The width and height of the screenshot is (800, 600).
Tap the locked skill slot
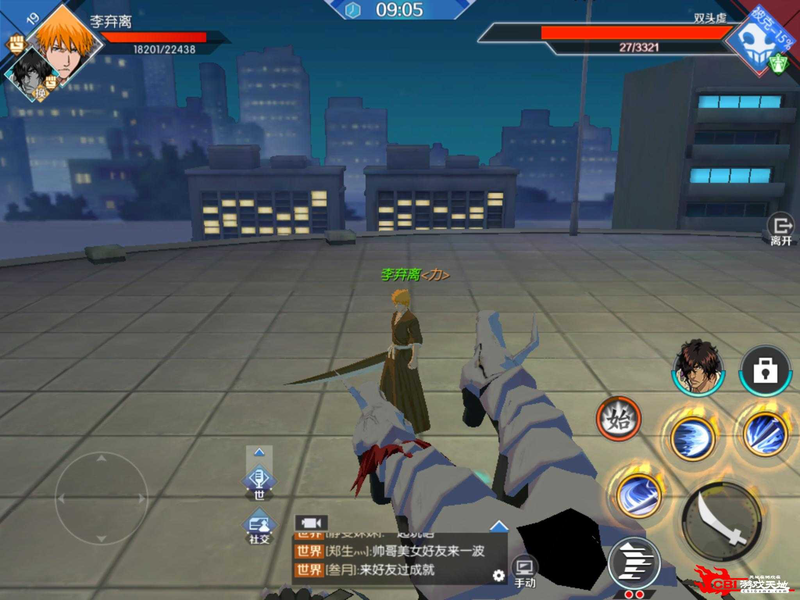coord(765,372)
